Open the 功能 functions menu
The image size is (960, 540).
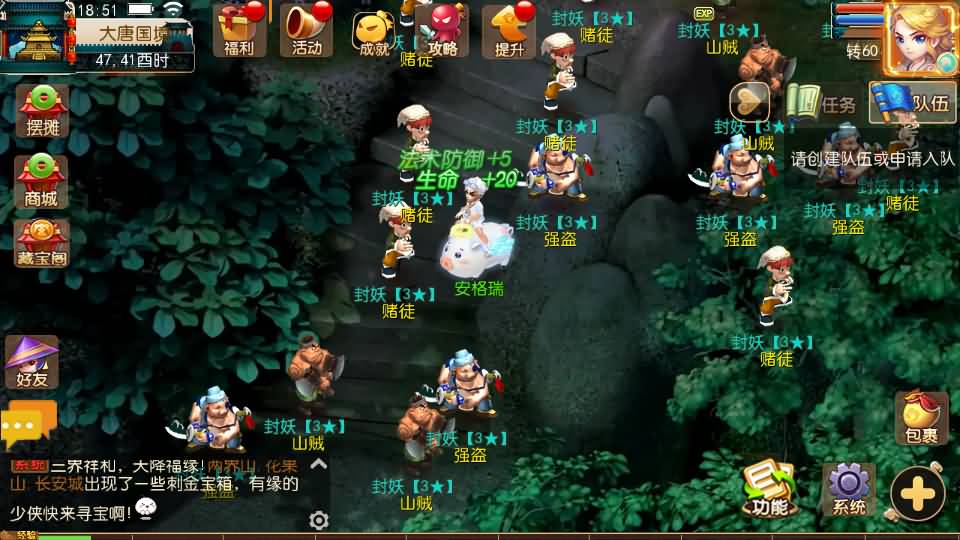click(x=769, y=489)
